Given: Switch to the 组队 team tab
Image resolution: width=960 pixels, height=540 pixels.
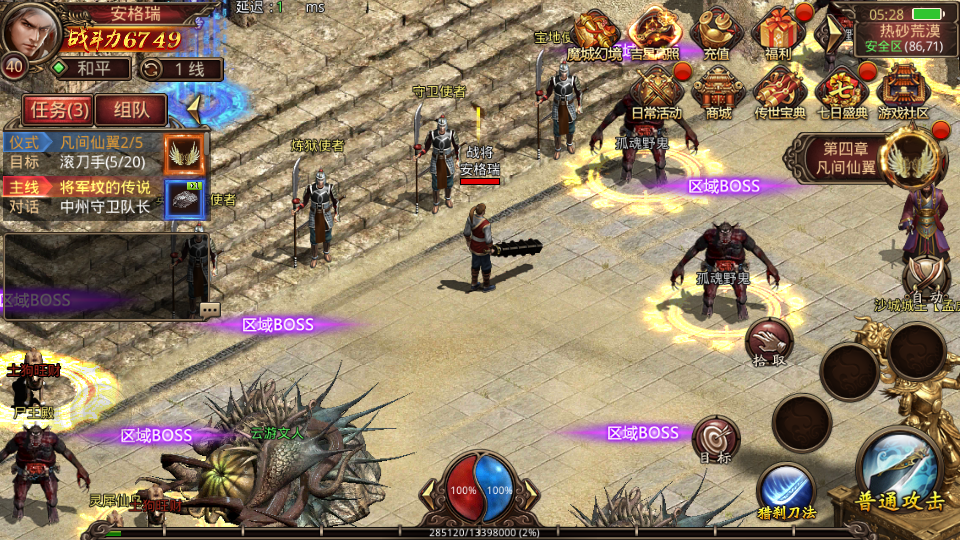Looking at the screenshot, I should pyautogui.click(x=132, y=110).
